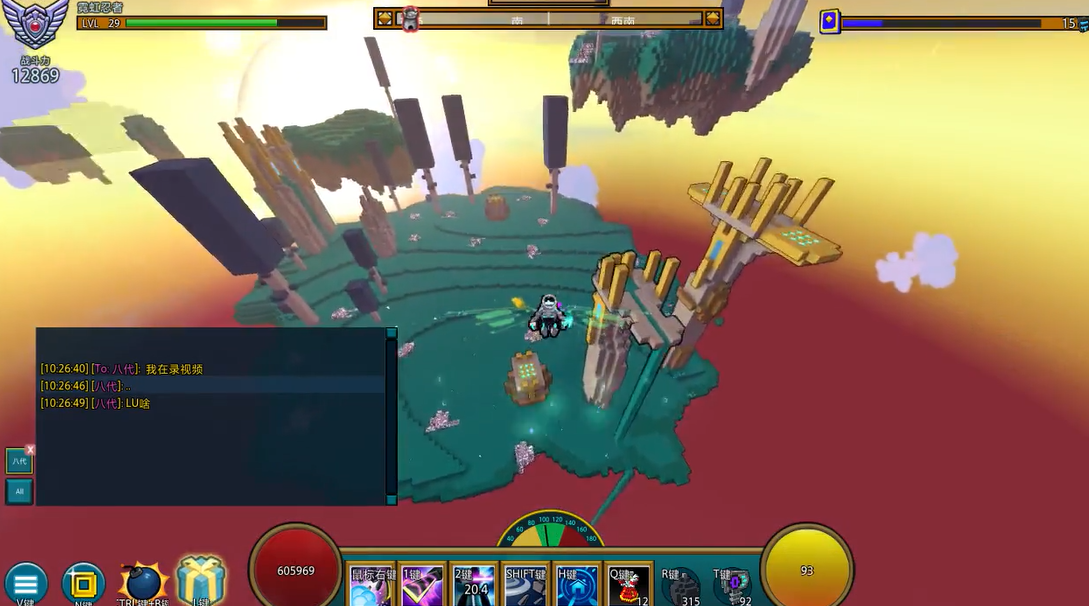The width and height of the screenshot is (1089, 606).
Task: Close the 八代 whisper chat tab
Action: 30,450
